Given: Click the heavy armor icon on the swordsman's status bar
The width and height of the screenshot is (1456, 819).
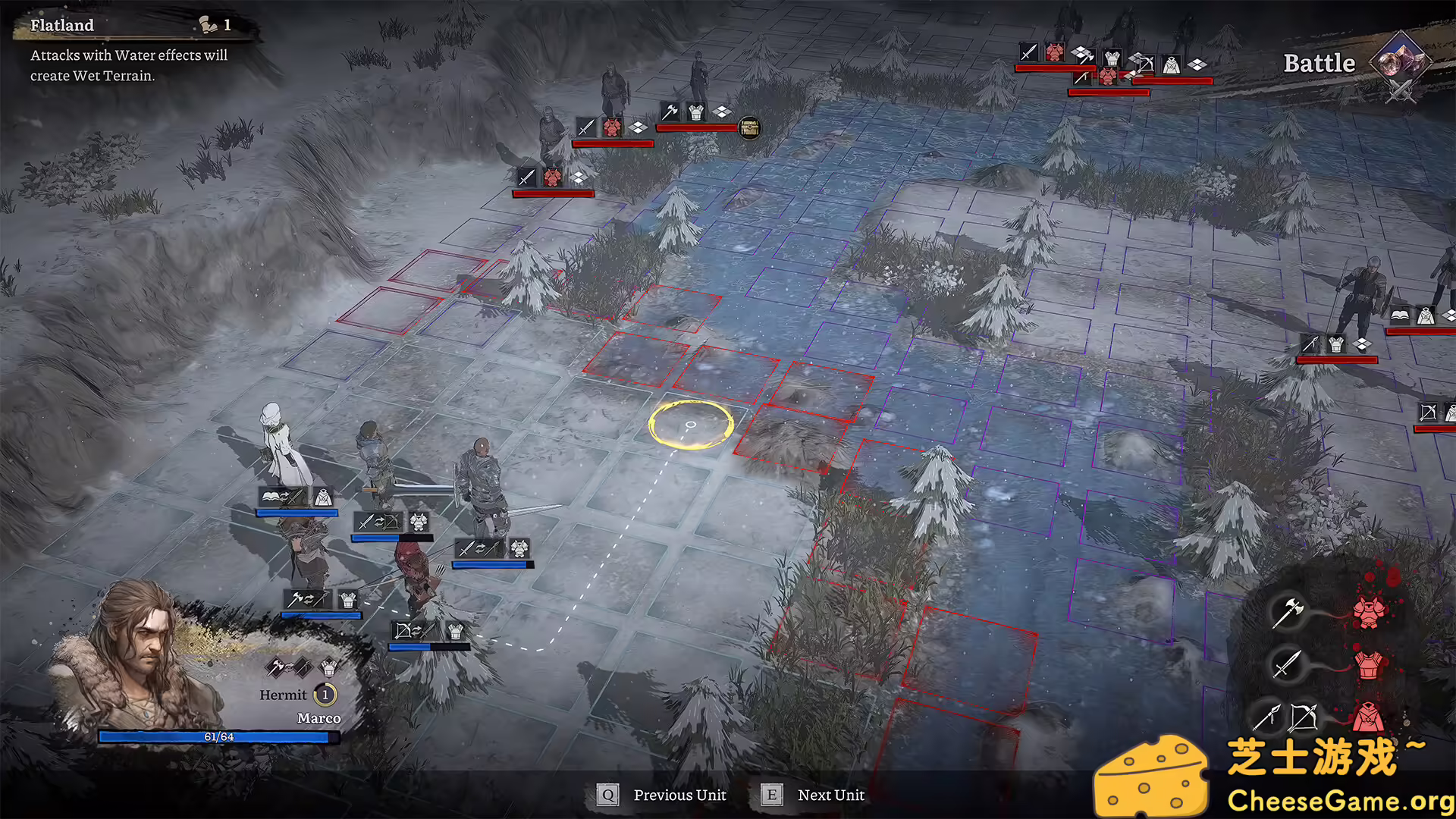Looking at the screenshot, I should [x=518, y=549].
